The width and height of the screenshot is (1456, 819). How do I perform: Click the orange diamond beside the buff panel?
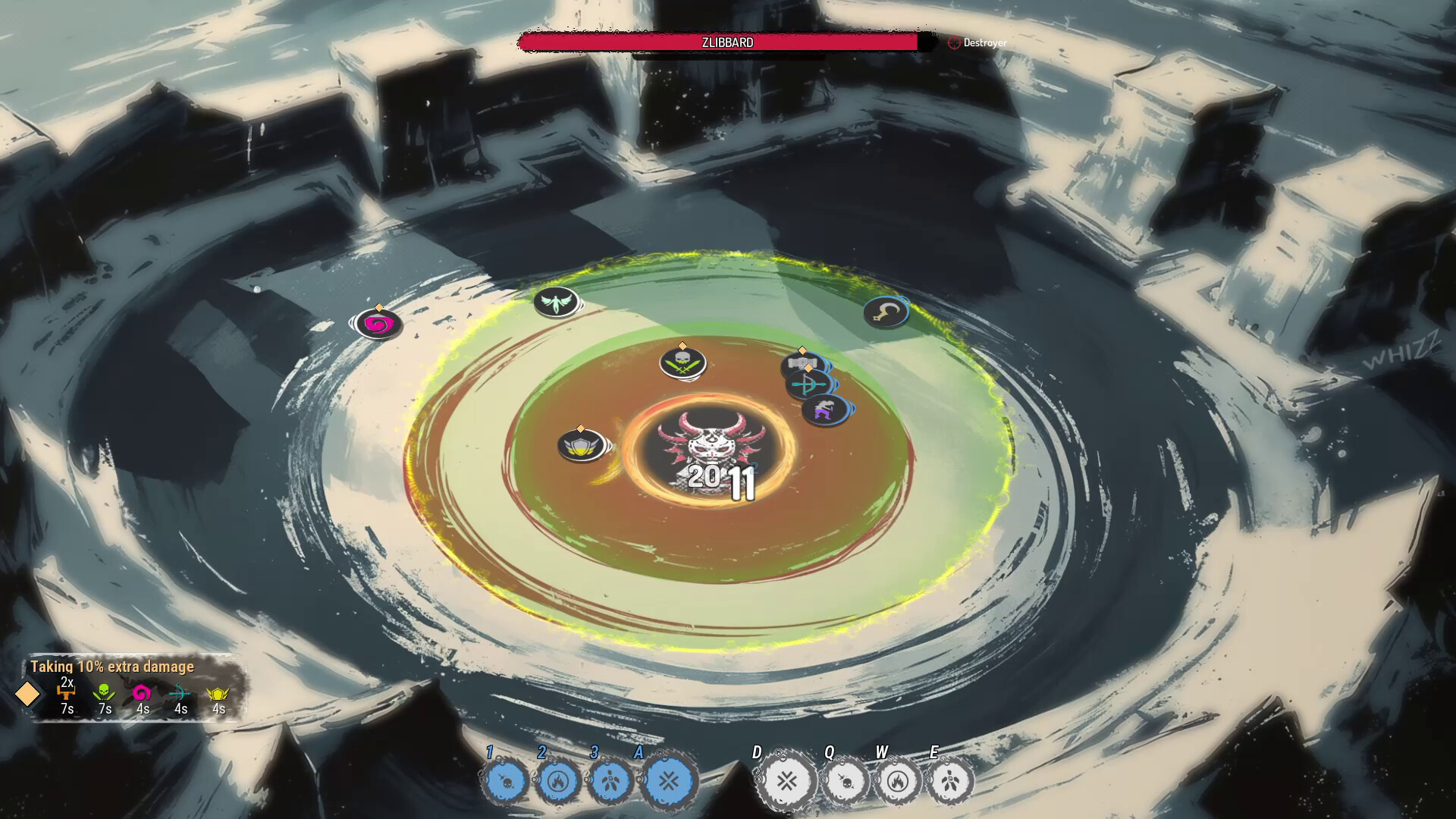29,694
